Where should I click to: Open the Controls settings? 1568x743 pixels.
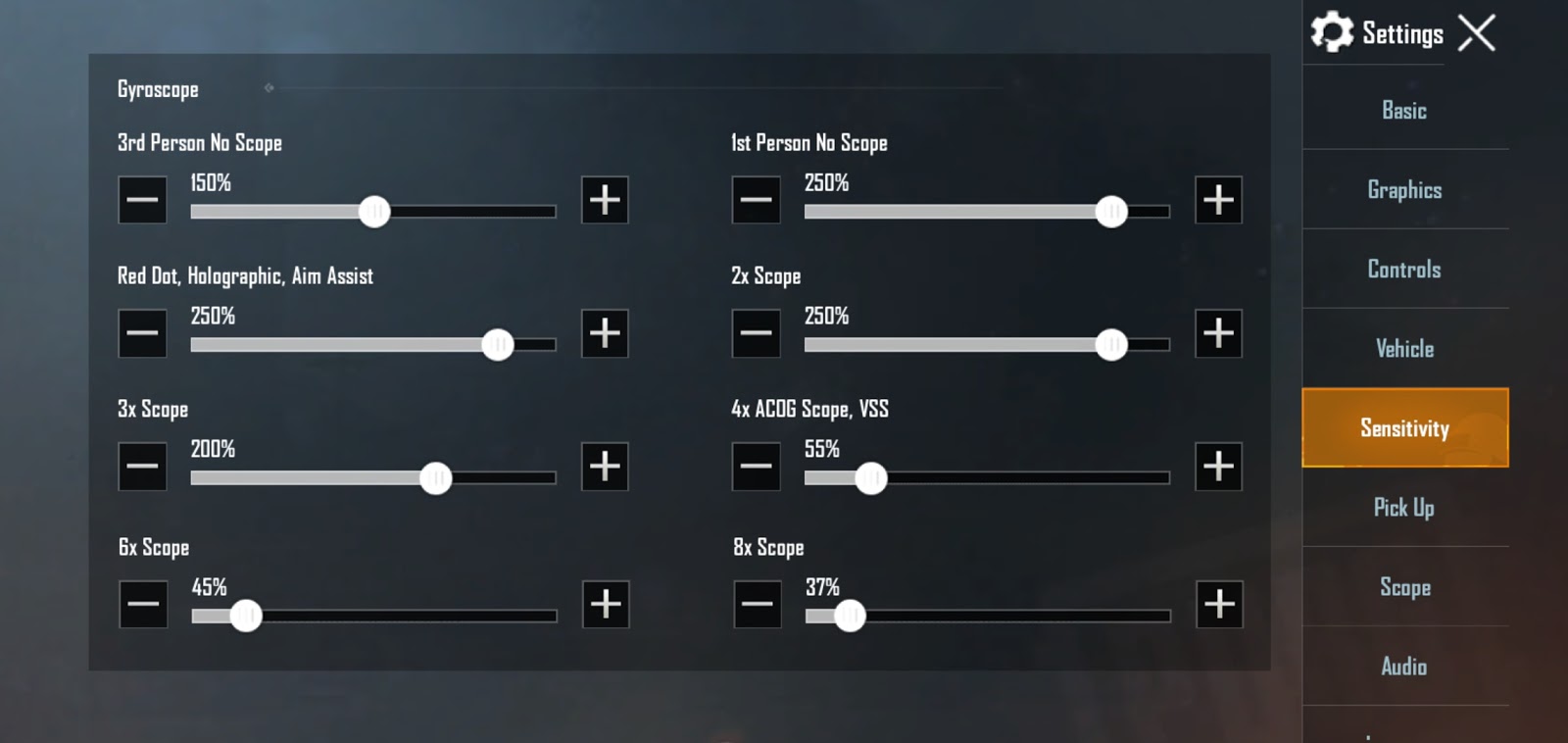pyautogui.click(x=1404, y=269)
